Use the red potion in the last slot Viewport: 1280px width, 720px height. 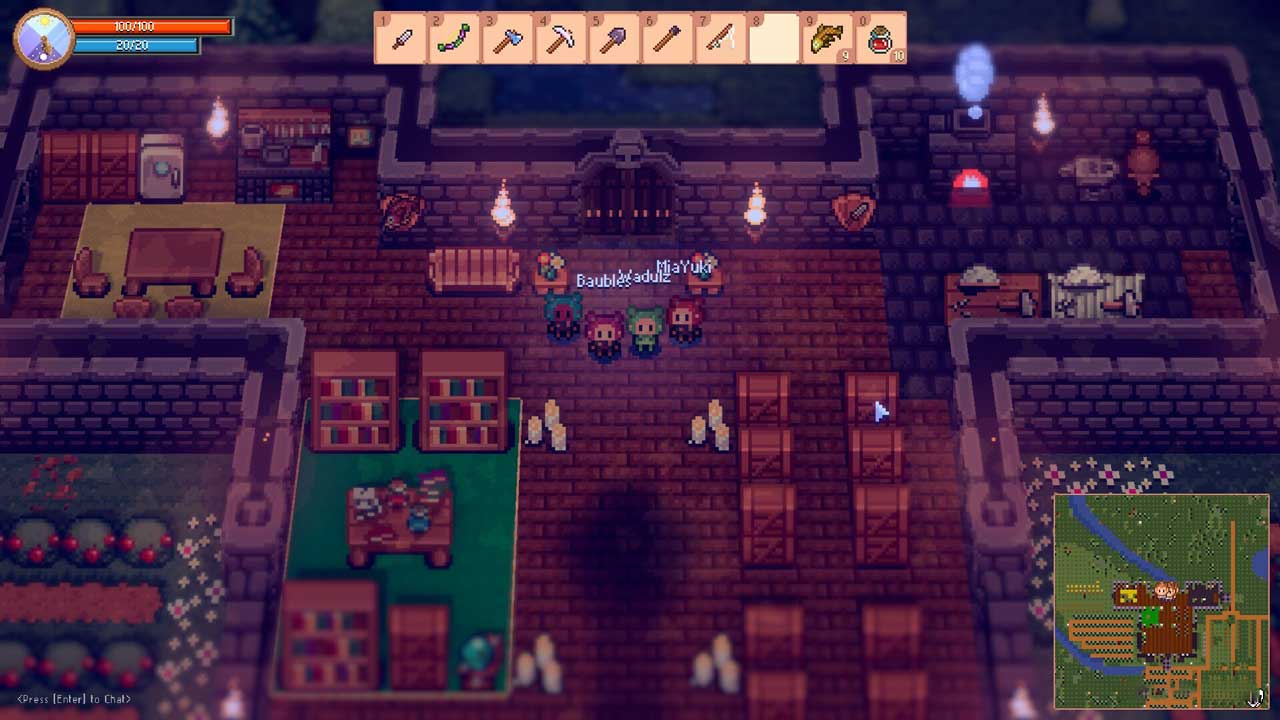pos(880,38)
